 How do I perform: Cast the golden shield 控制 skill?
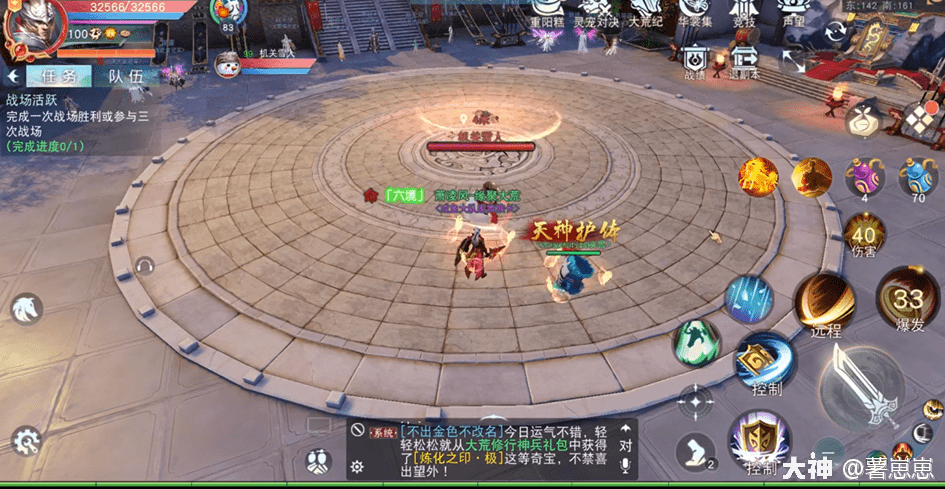pos(759,439)
